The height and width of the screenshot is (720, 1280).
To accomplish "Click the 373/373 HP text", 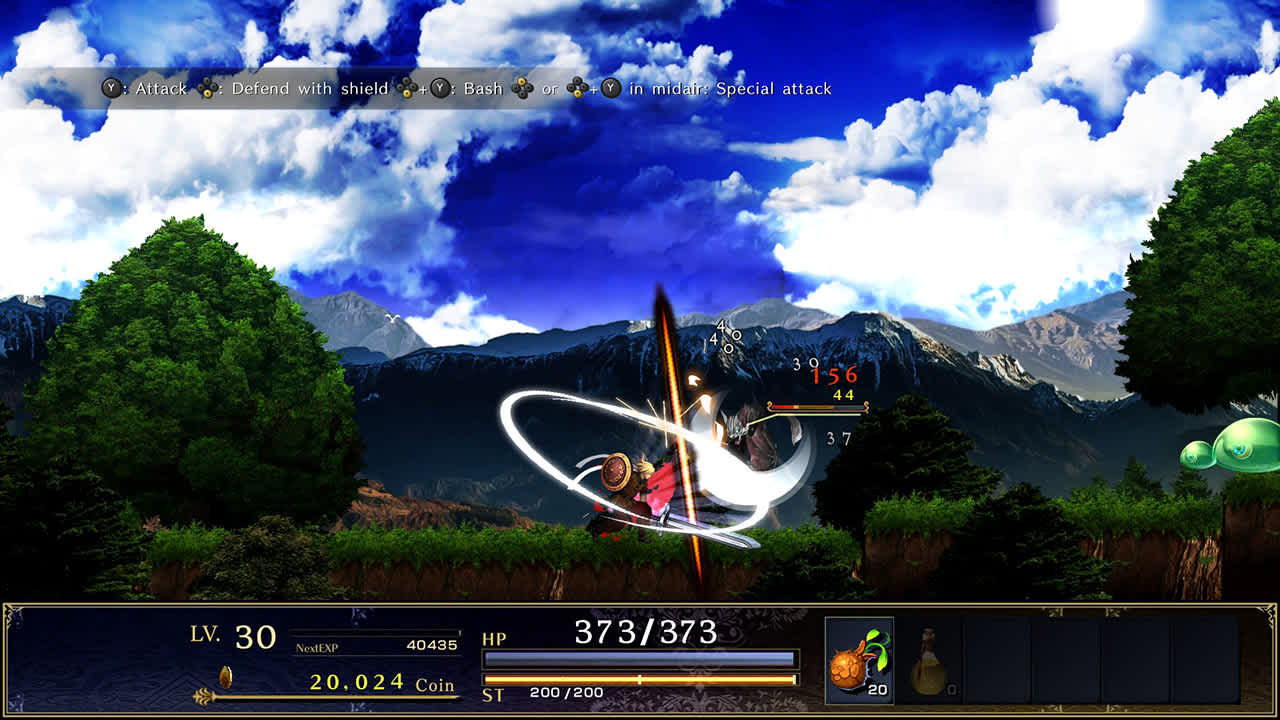I will 647,630.
